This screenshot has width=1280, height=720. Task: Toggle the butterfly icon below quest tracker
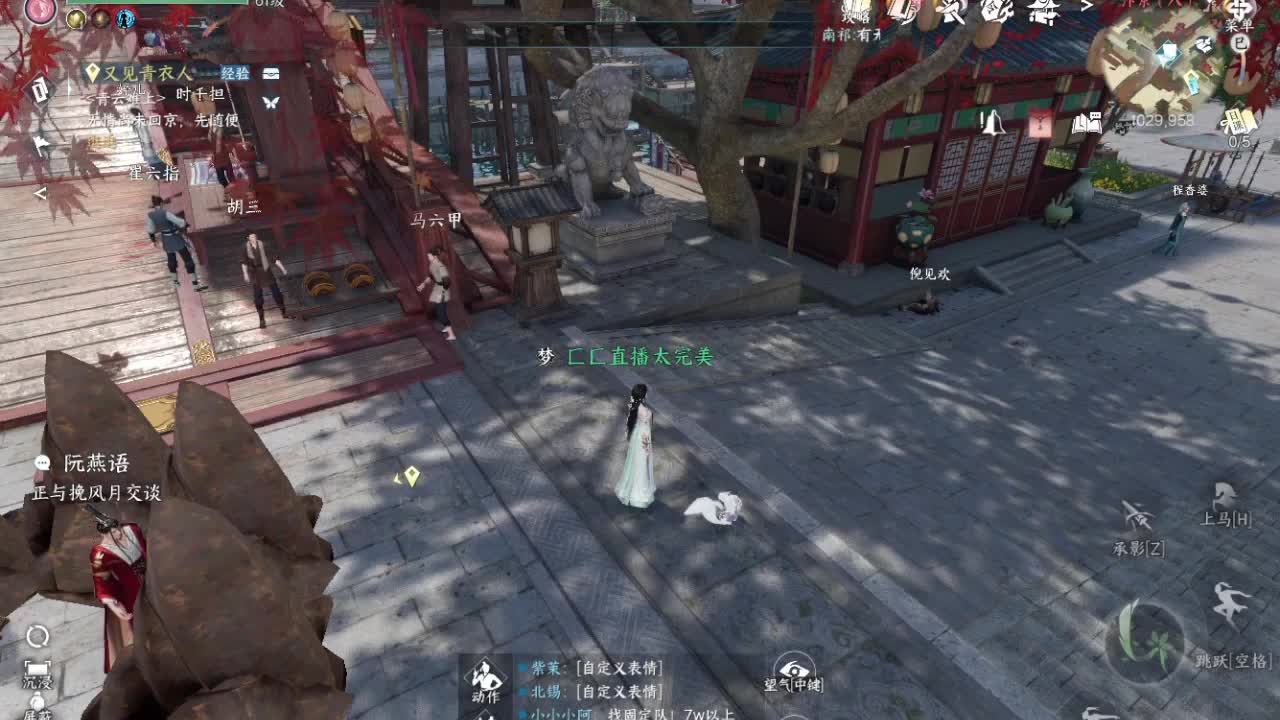(271, 103)
